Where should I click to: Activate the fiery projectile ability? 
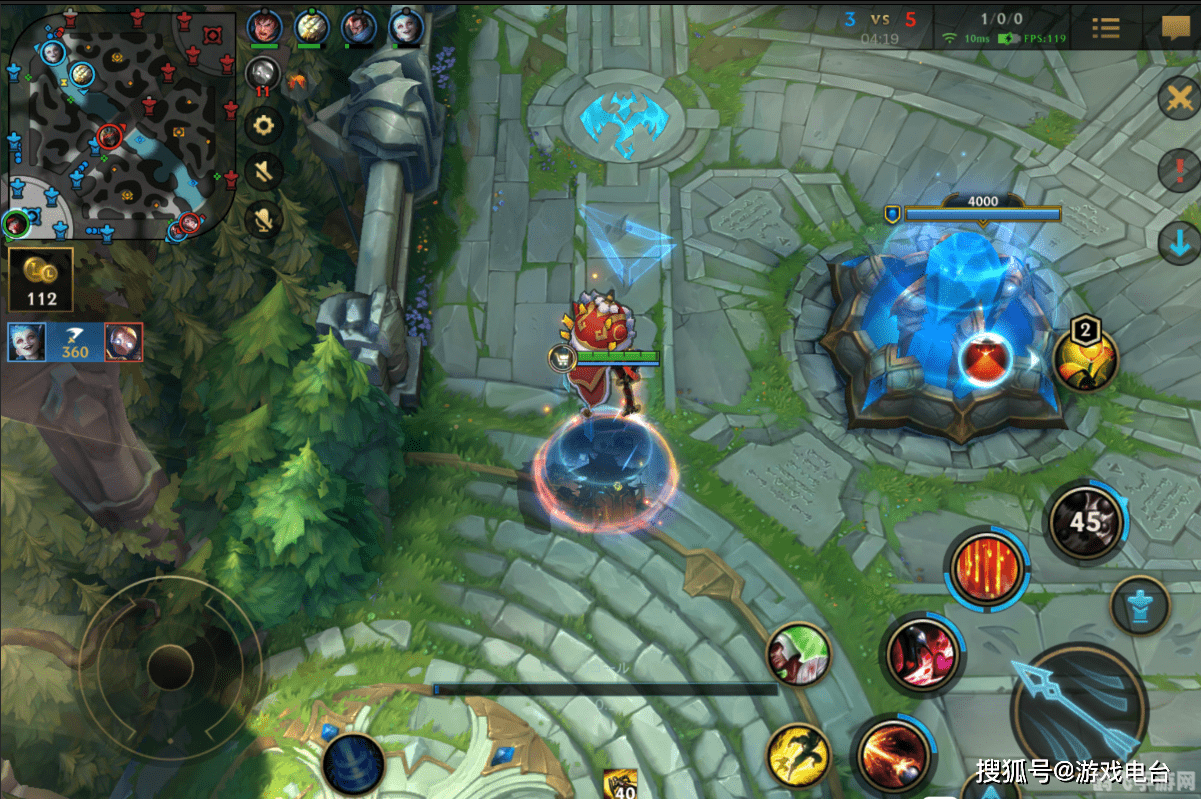[x=893, y=754]
